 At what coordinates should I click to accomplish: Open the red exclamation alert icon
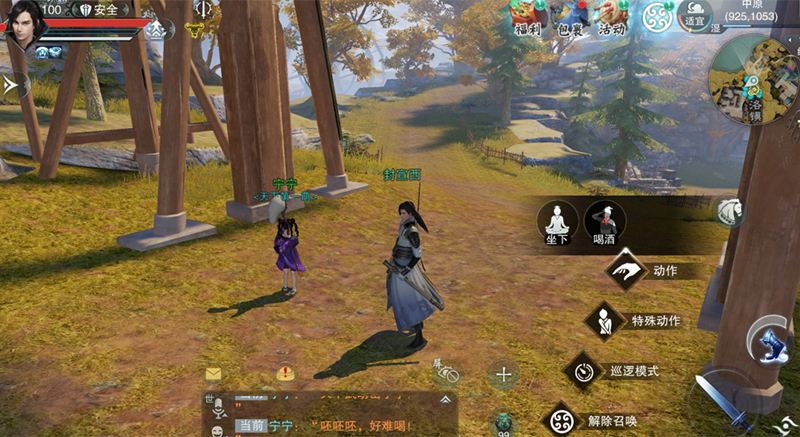285,374
